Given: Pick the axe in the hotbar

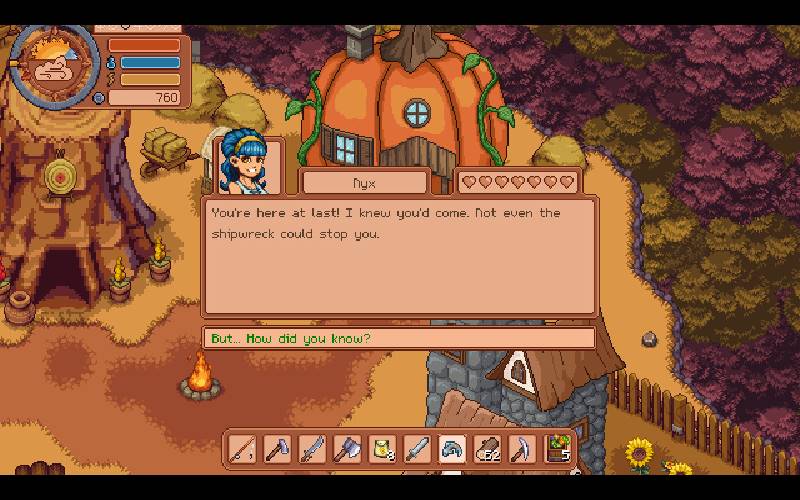Looking at the screenshot, I should (x=347, y=449).
